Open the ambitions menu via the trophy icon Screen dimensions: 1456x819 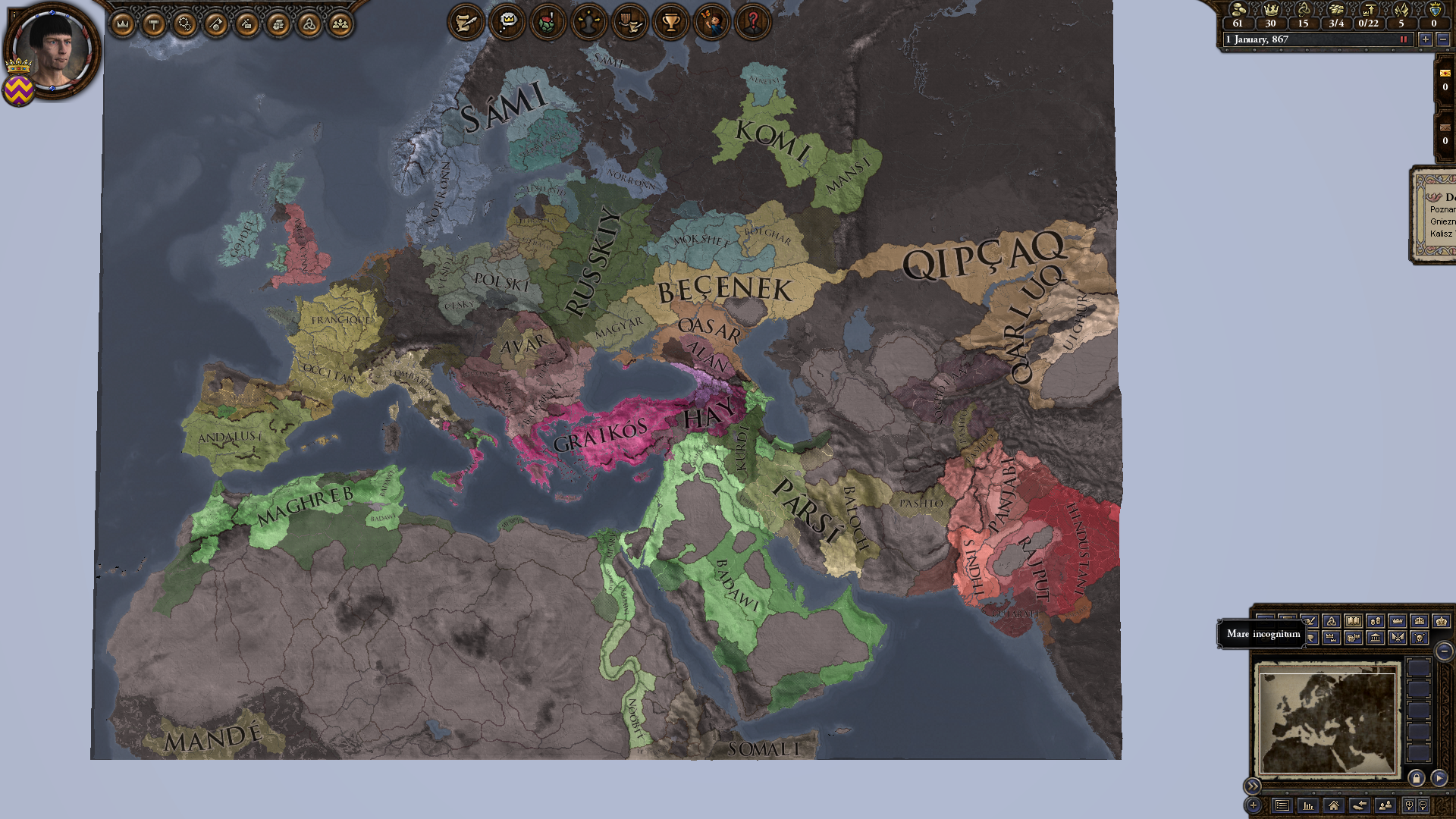(x=671, y=23)
